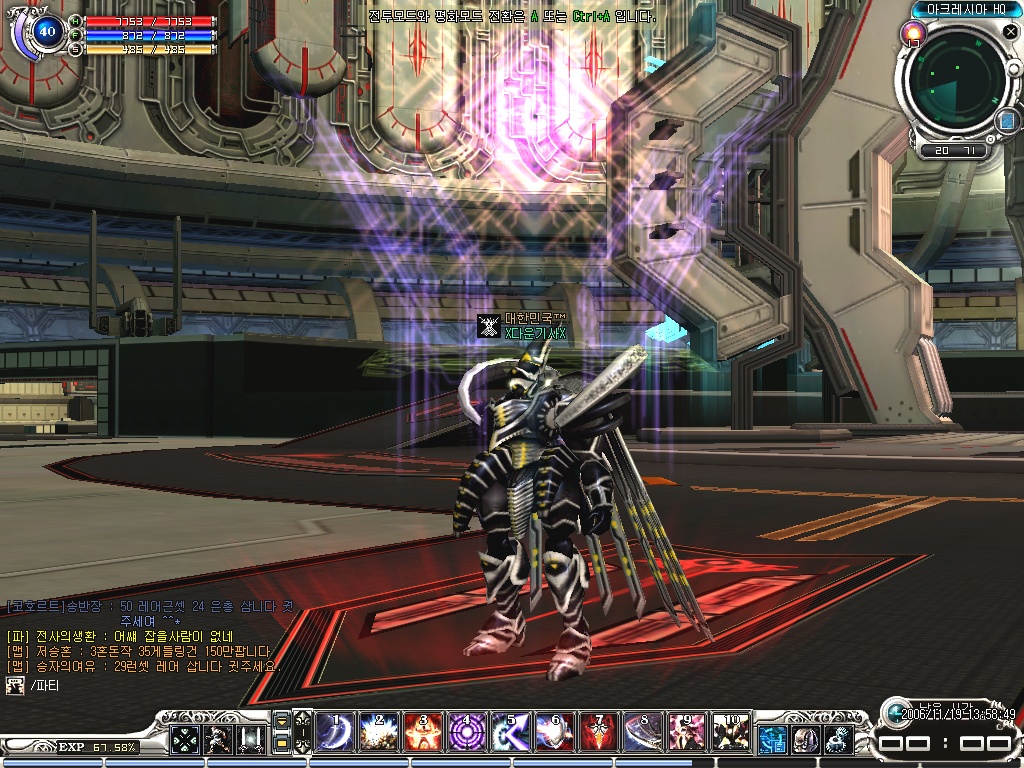This screenshot has height=768, width=1024.
Task: Click the gear settings icon near the clock
Action: (838, 739)
